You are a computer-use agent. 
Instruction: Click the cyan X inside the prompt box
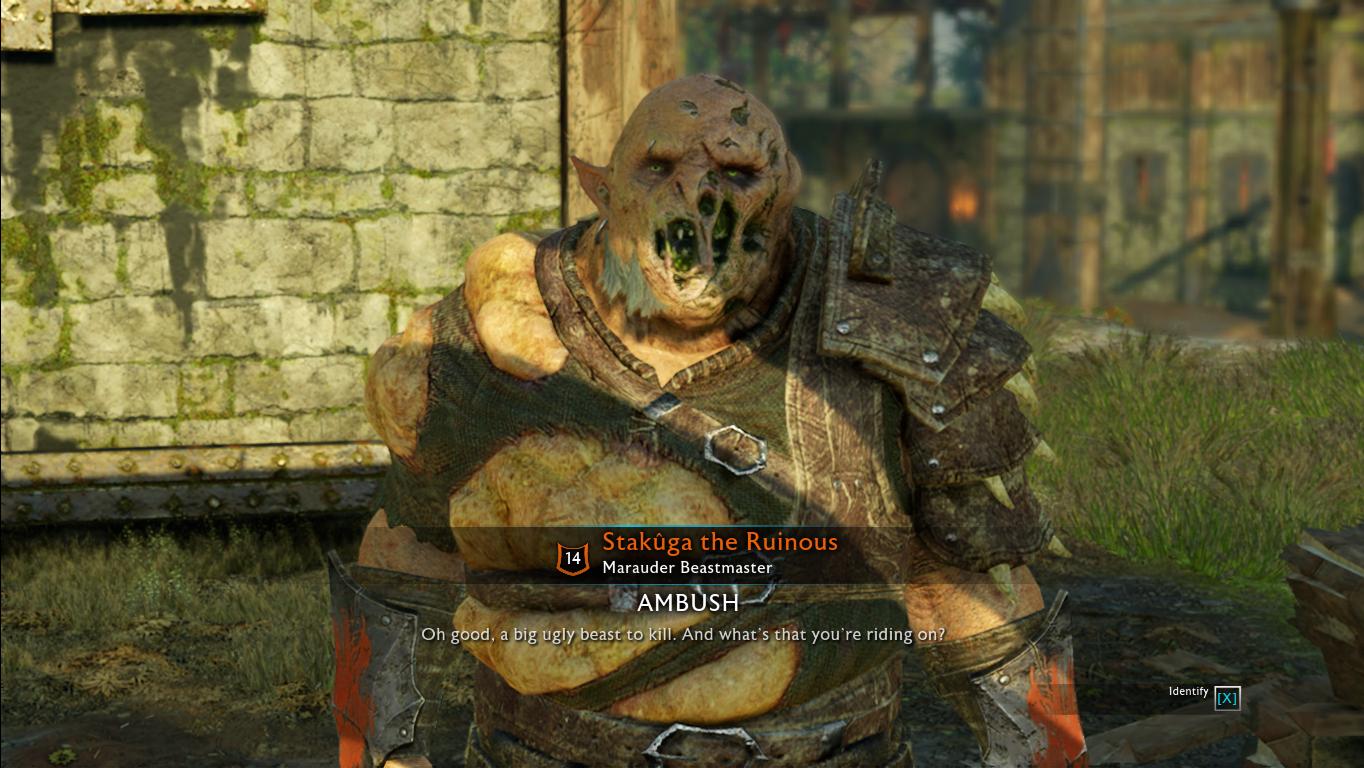click(x=1227, y=698)
